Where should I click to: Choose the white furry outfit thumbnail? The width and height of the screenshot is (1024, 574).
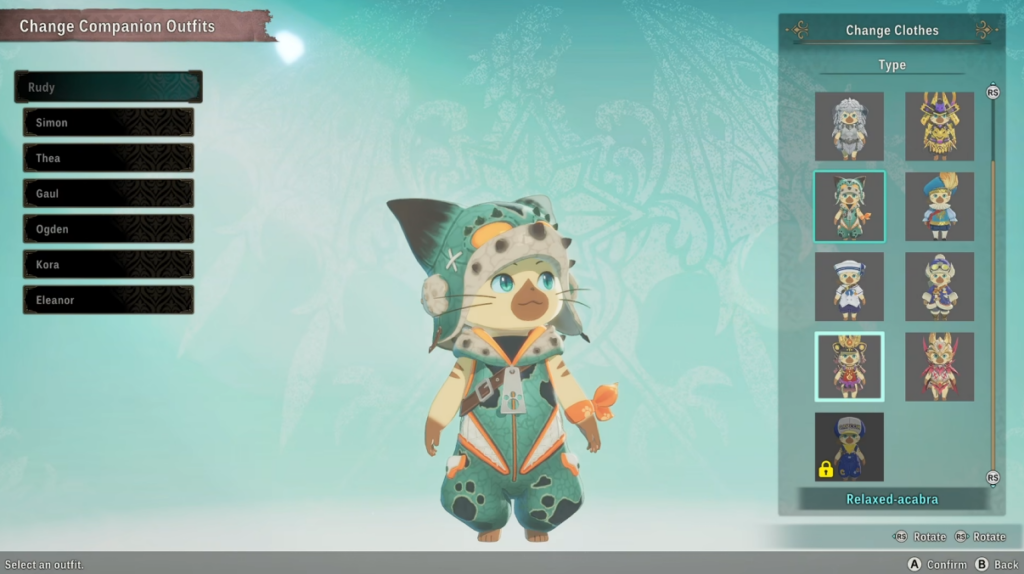849,127
